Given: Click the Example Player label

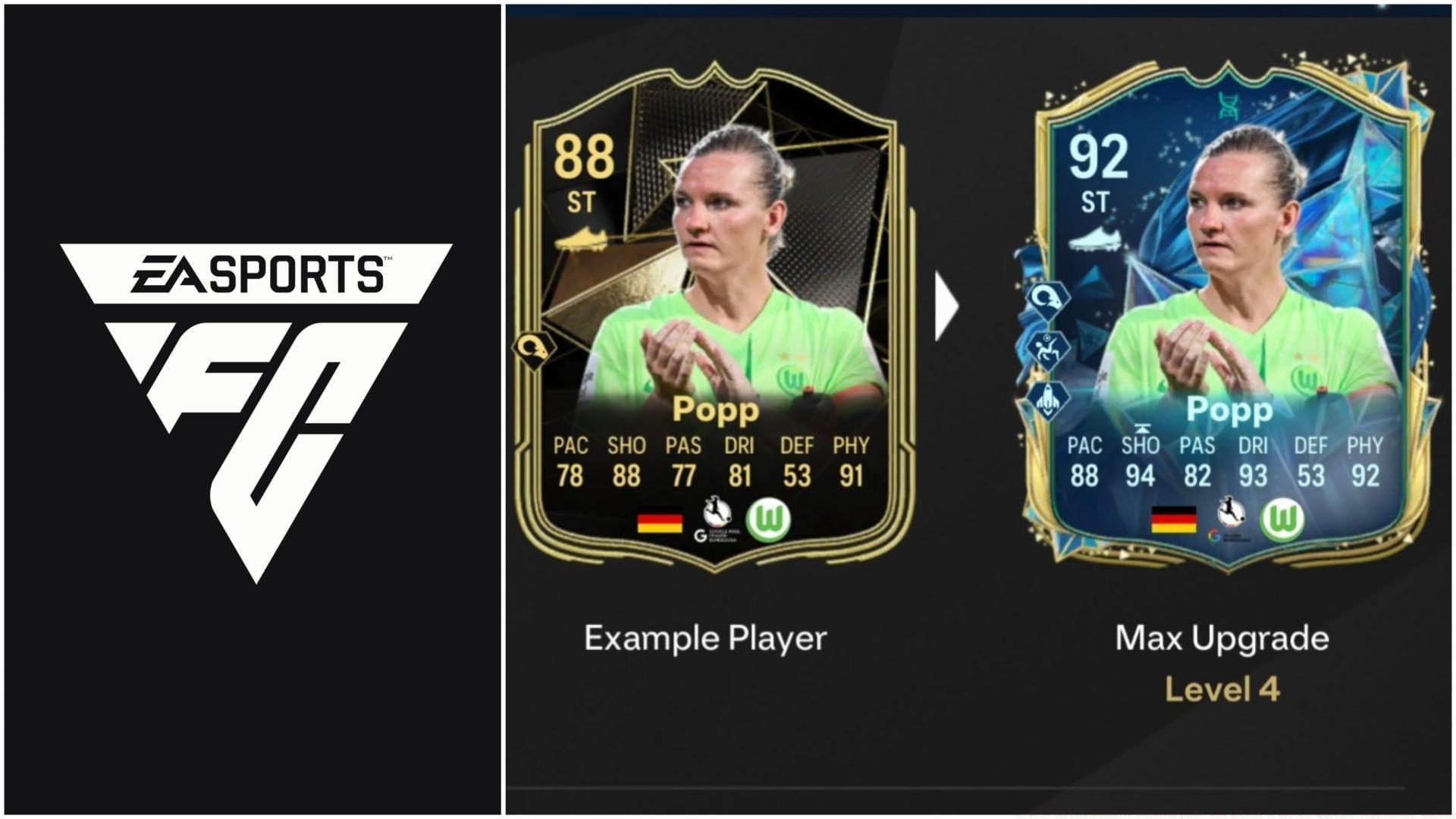Looking at the screenshot, I should [705, 639].
